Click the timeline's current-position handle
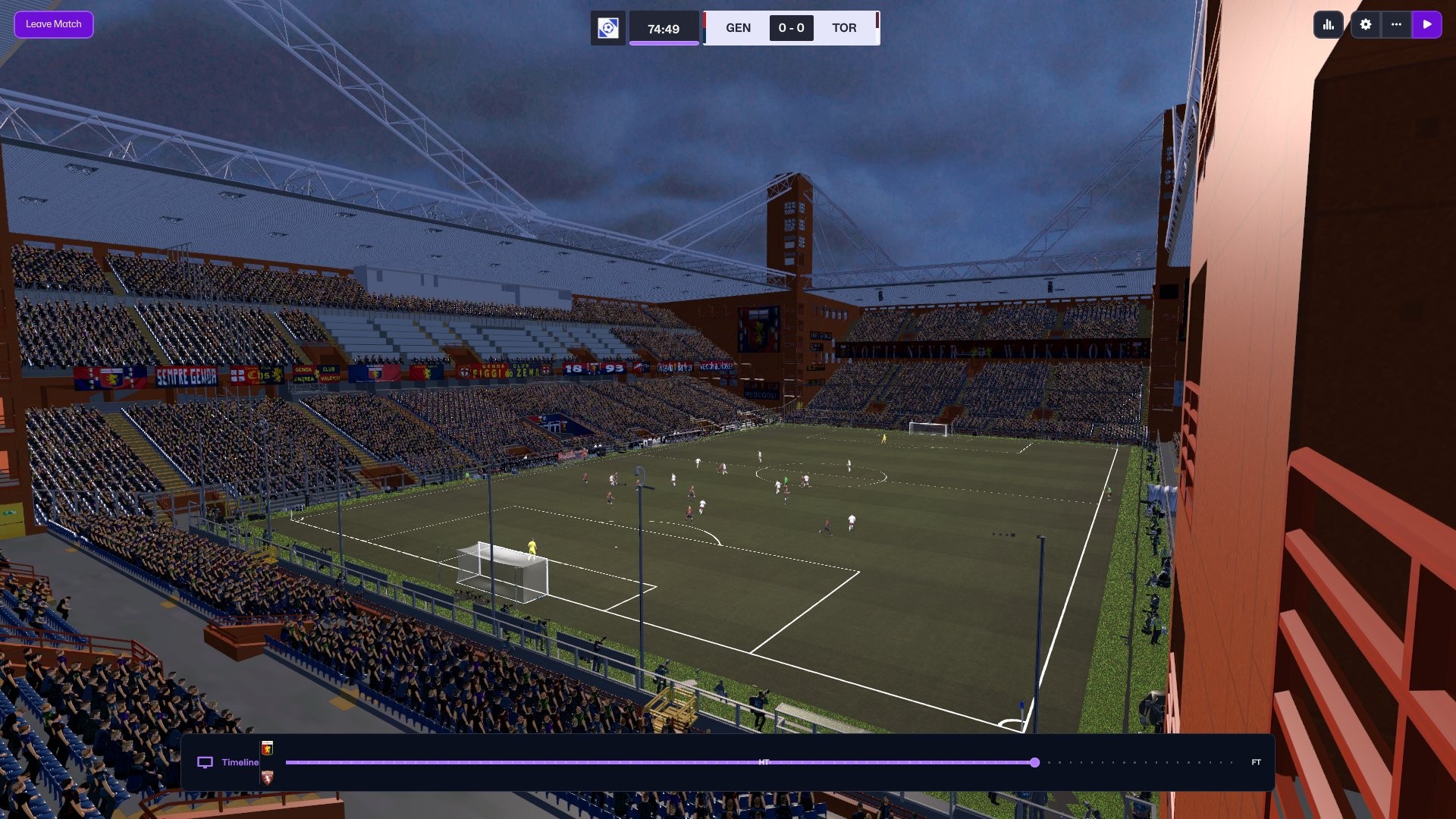Viewport: 1456px width, 819px height. [1034, 762]
